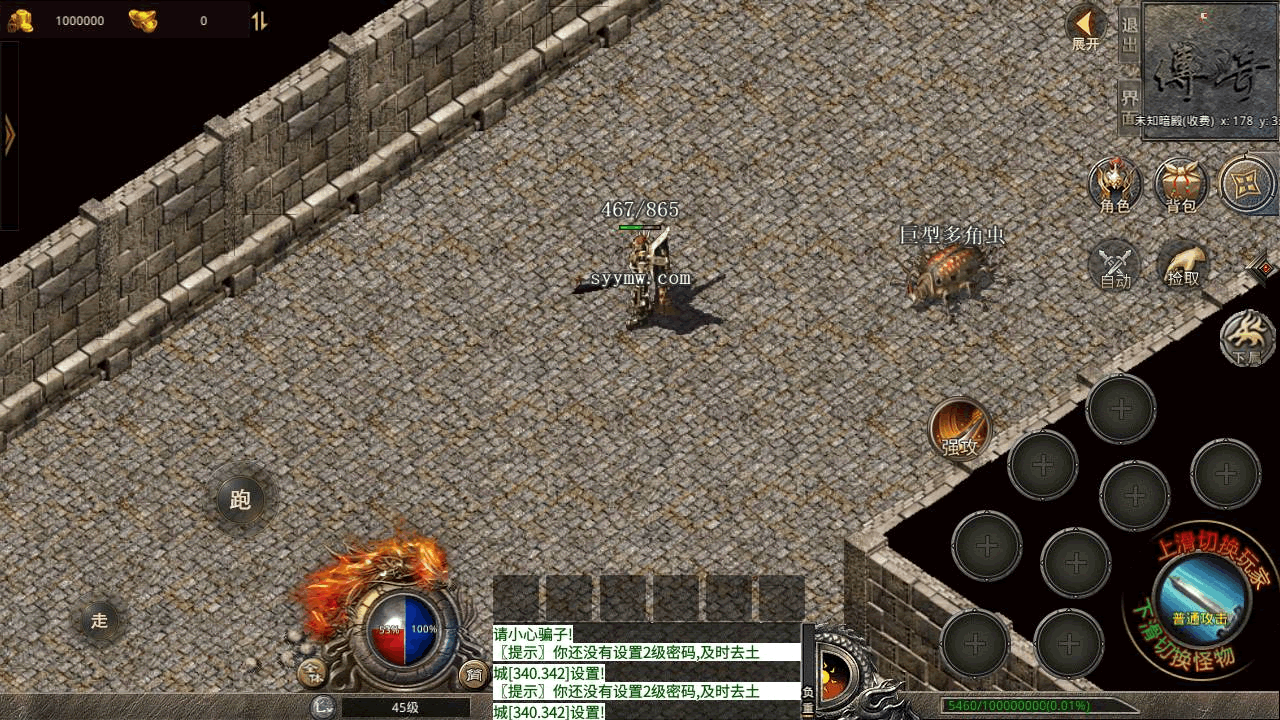Click the shuriken-shaped round button
The width and height of the screenshot is (1280, 720).
(x=1247, y=184)
